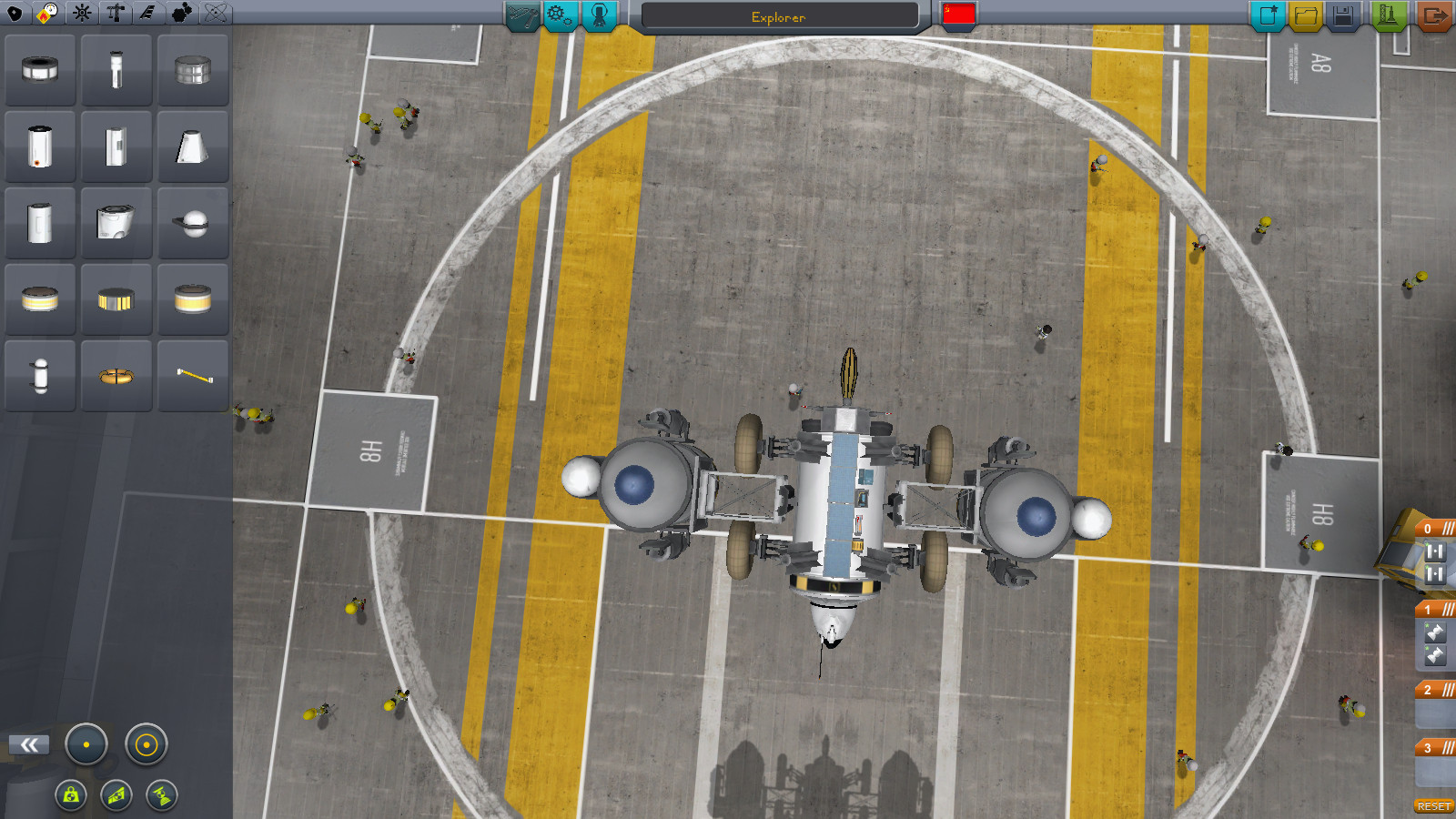Switch to the Science atom category tab
Image resolution: width=1456 pixels, height=819 pixels.
tap(216, 13)
